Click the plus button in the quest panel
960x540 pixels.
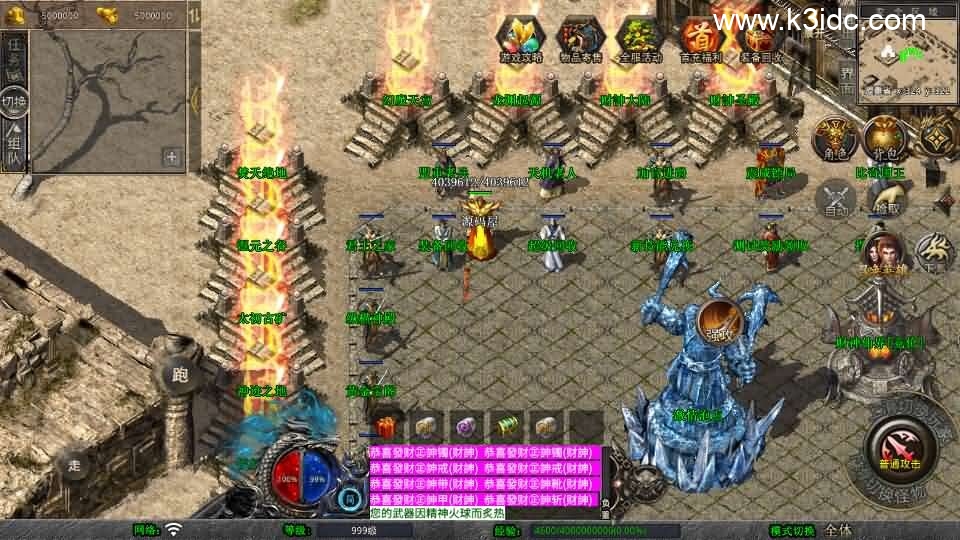click(x=172, y=156)
